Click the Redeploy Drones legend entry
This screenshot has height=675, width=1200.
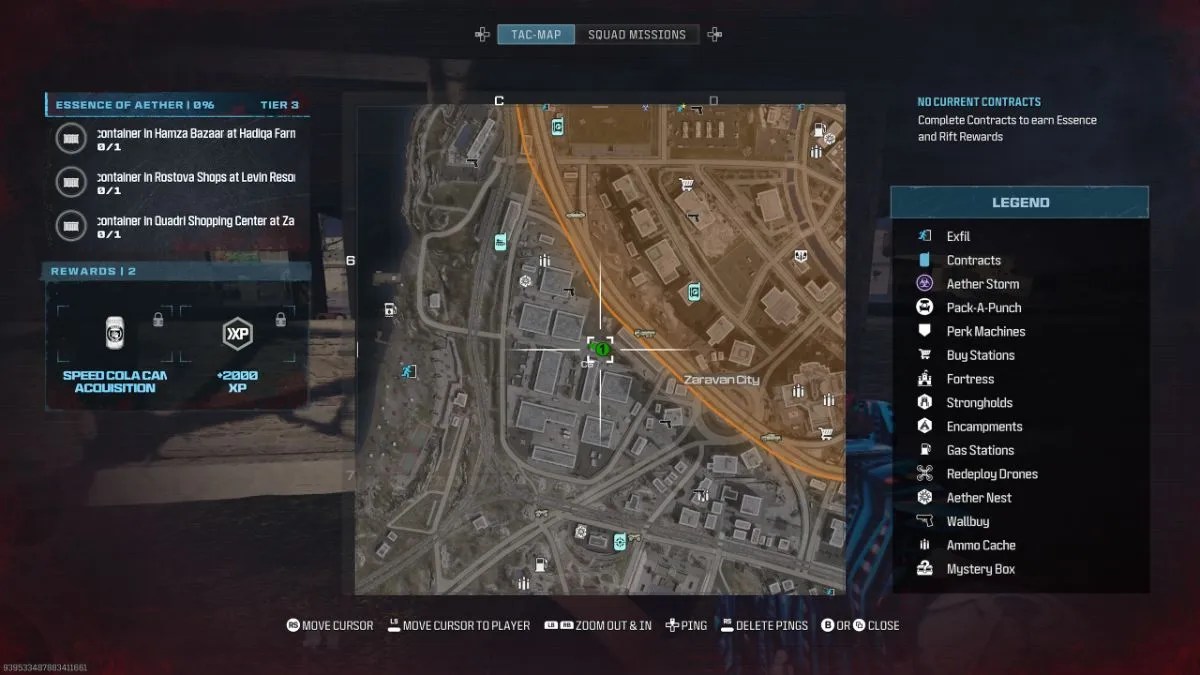point(991,474)
